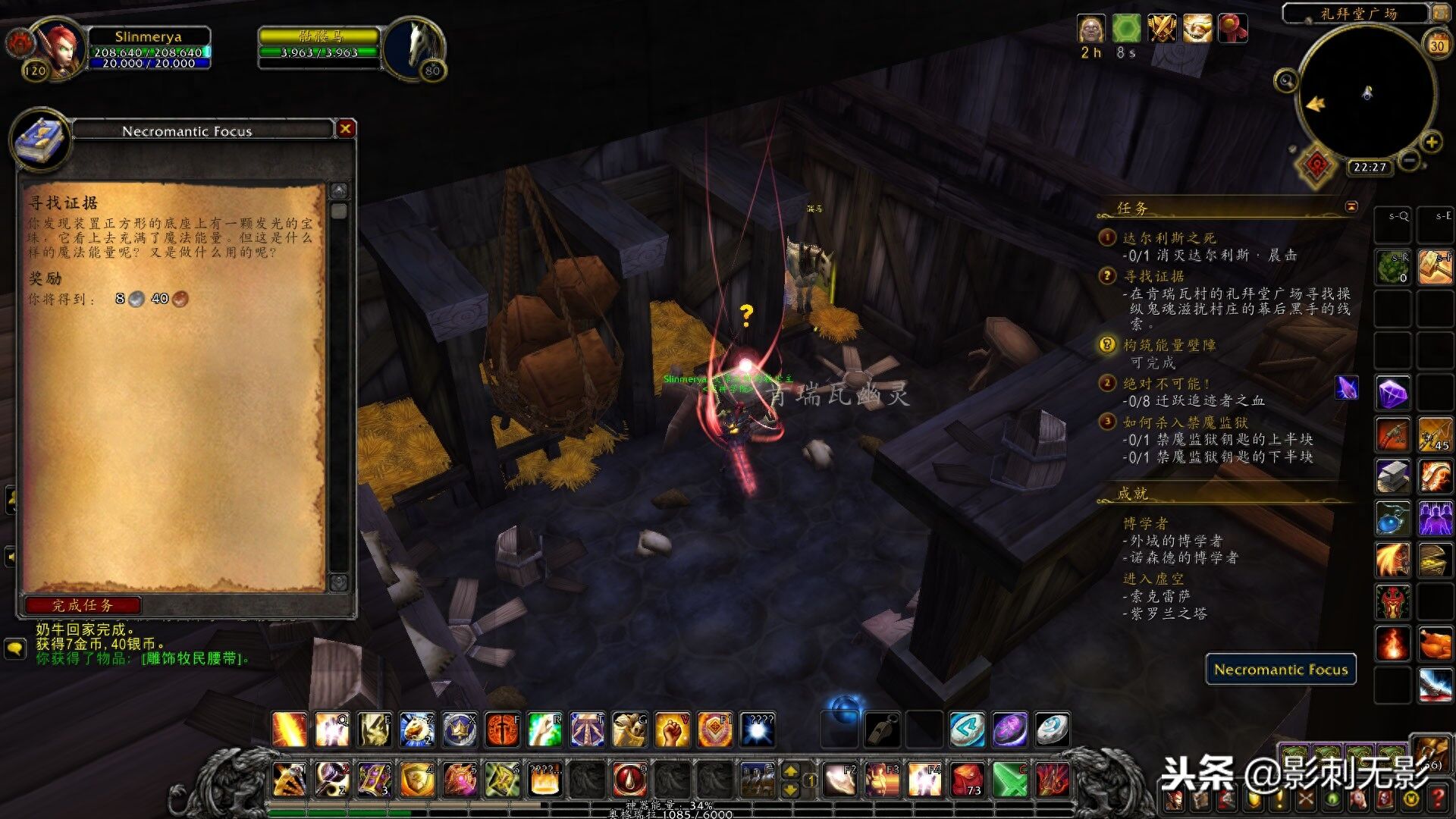The image size is (1456, 819).
Task: Zoom in the minimap with plus button
Action: click(x=1432, y=143)
